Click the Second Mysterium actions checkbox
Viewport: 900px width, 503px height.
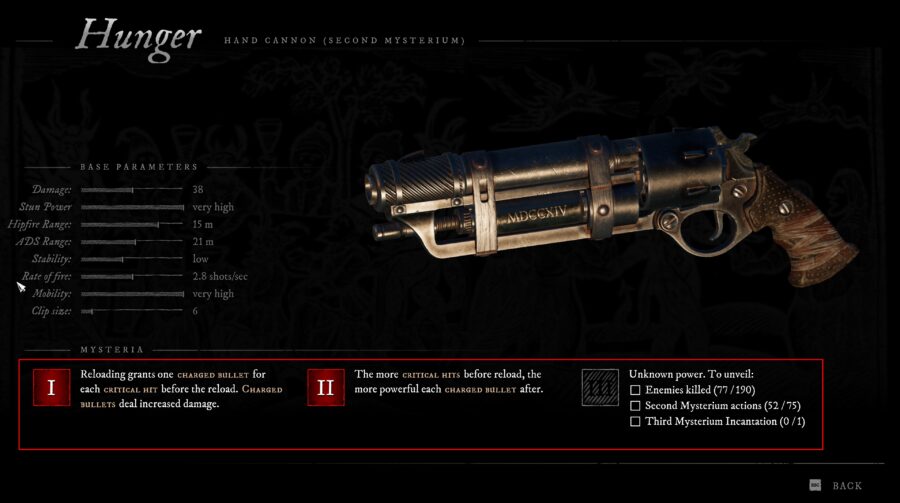click(636, 405)
